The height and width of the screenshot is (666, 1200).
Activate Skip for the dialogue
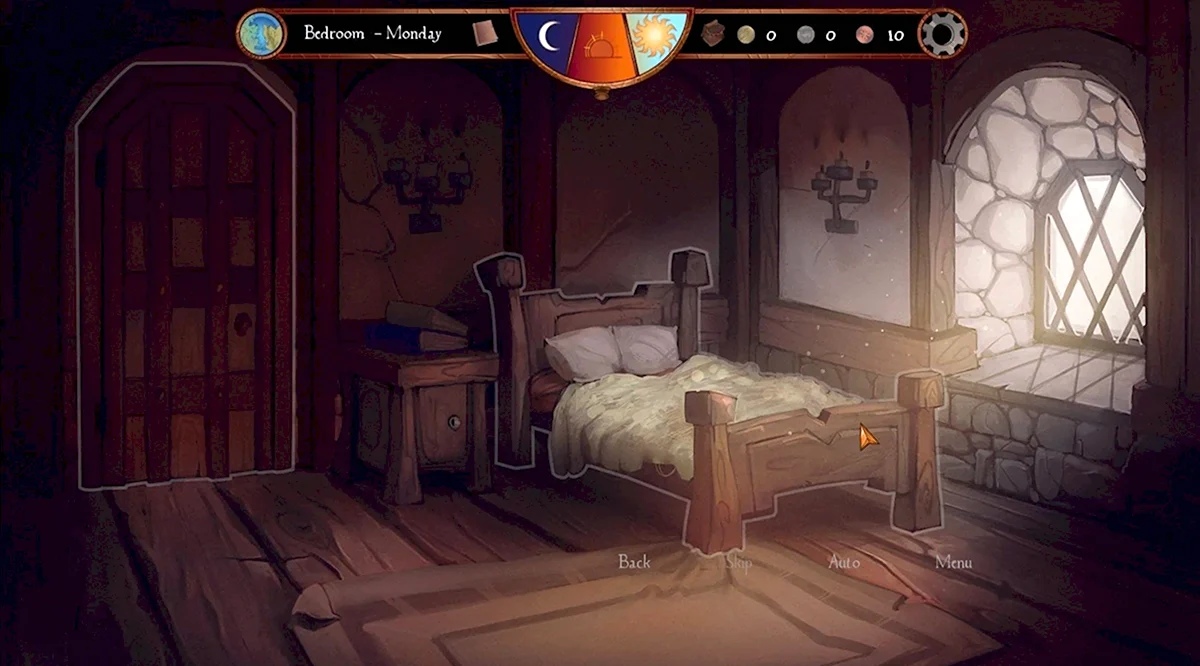(739, 562)
